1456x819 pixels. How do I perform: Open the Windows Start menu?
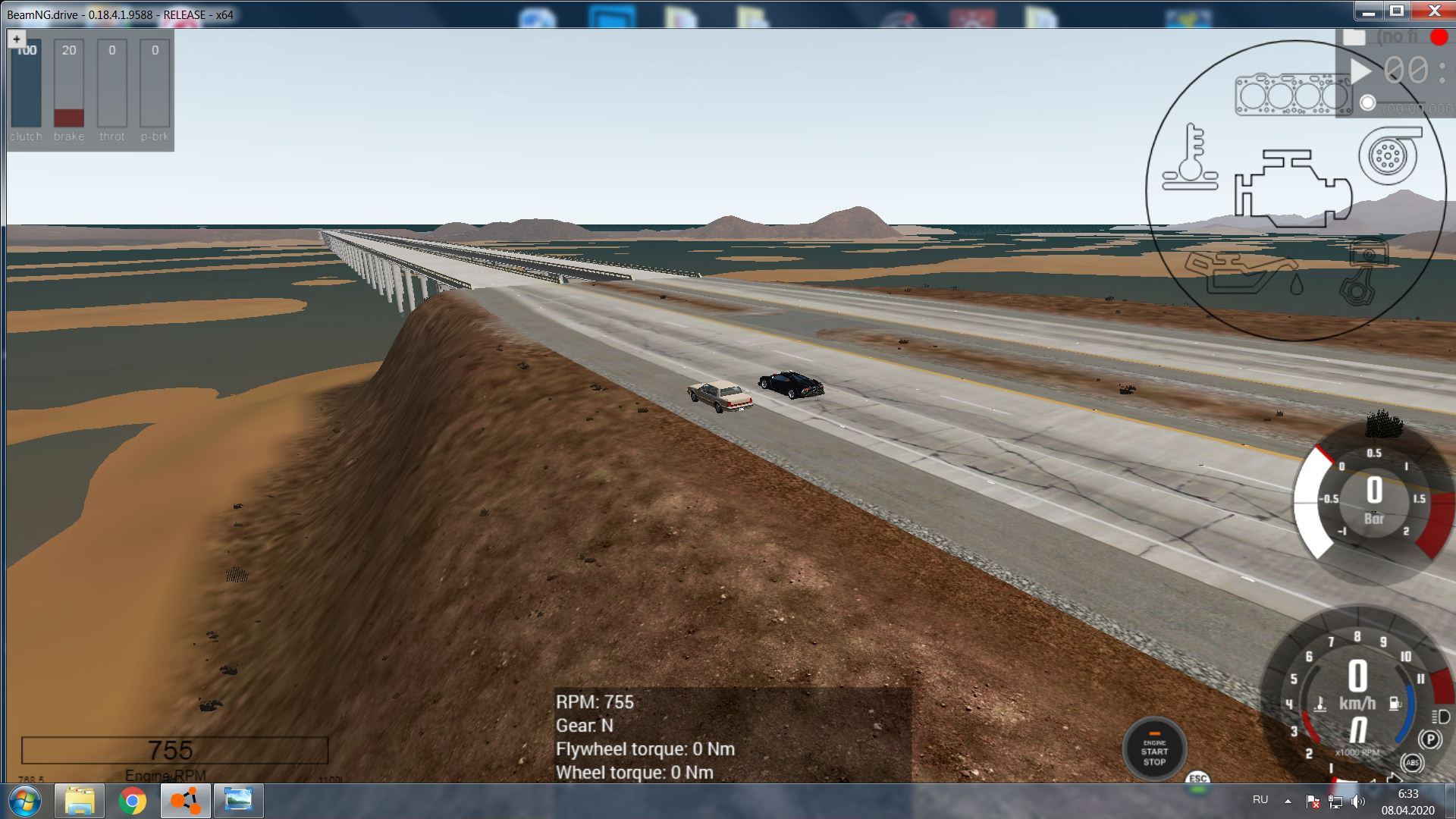(x=24, y=801)
